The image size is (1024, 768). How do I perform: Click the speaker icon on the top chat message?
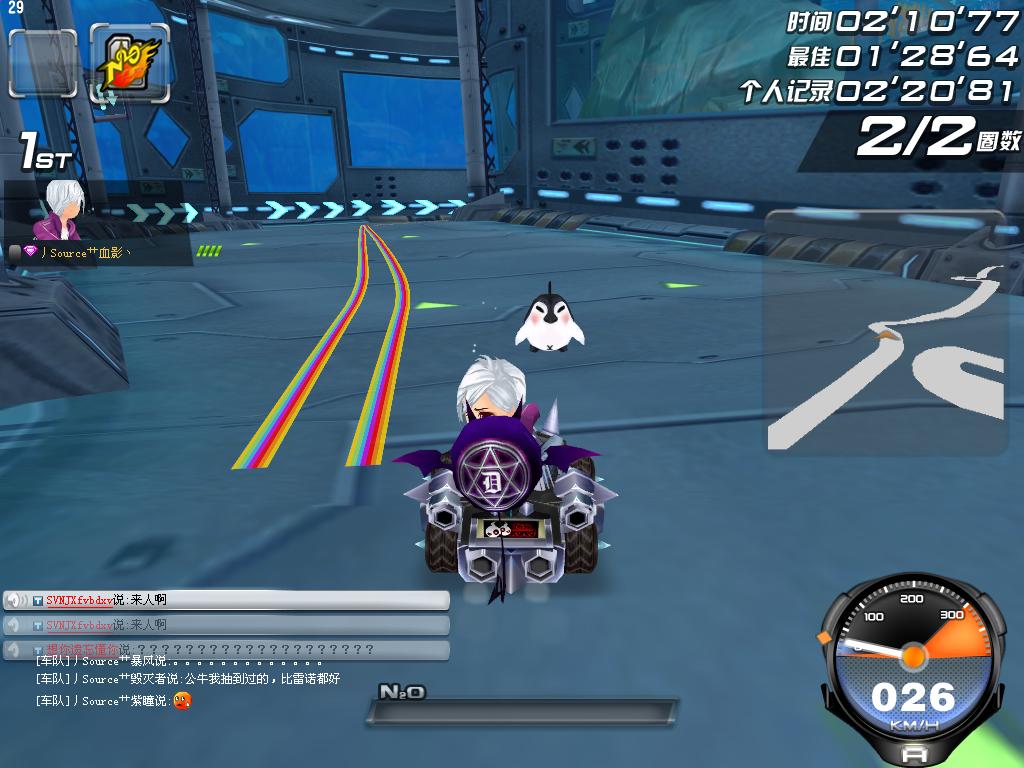(x=16, y=600)
